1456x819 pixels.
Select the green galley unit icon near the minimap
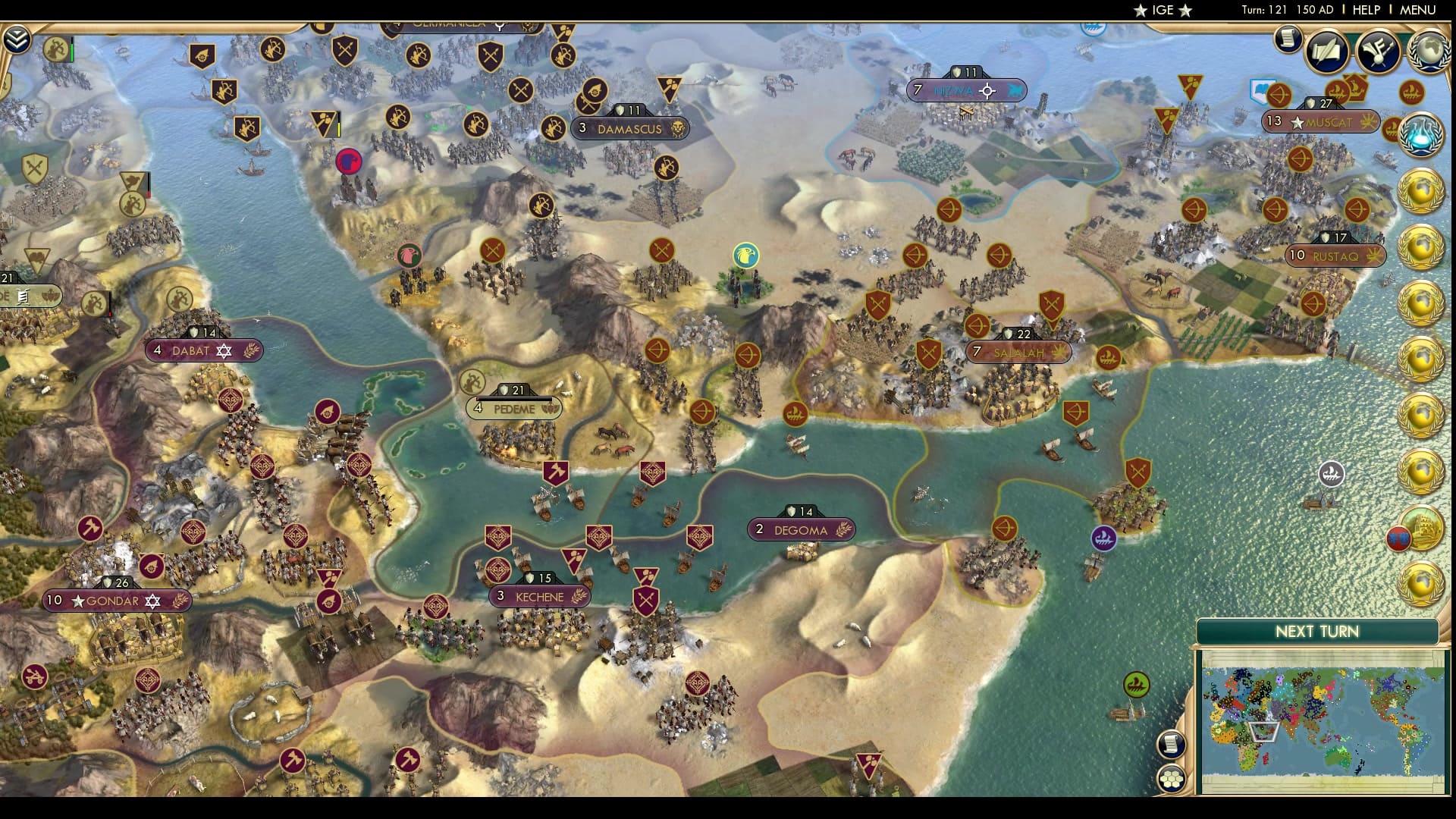[1135, 683]
